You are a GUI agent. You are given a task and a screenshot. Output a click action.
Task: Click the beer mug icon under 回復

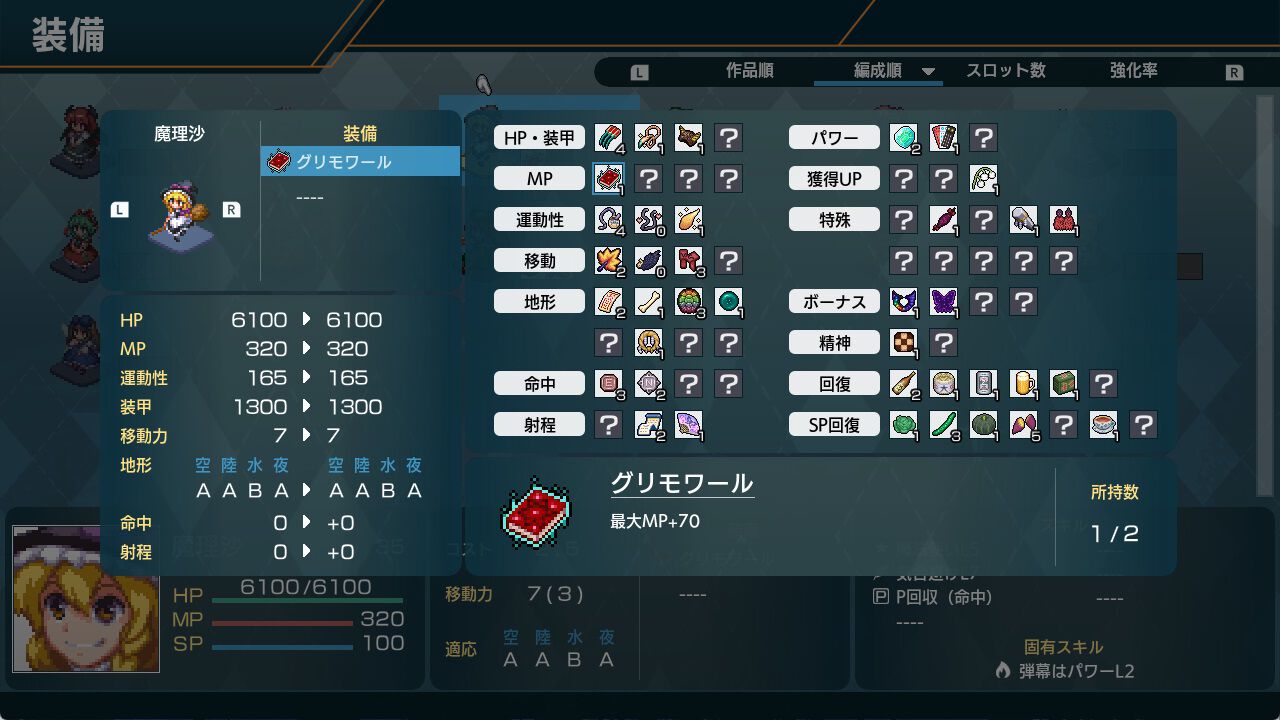point(1022,383)
